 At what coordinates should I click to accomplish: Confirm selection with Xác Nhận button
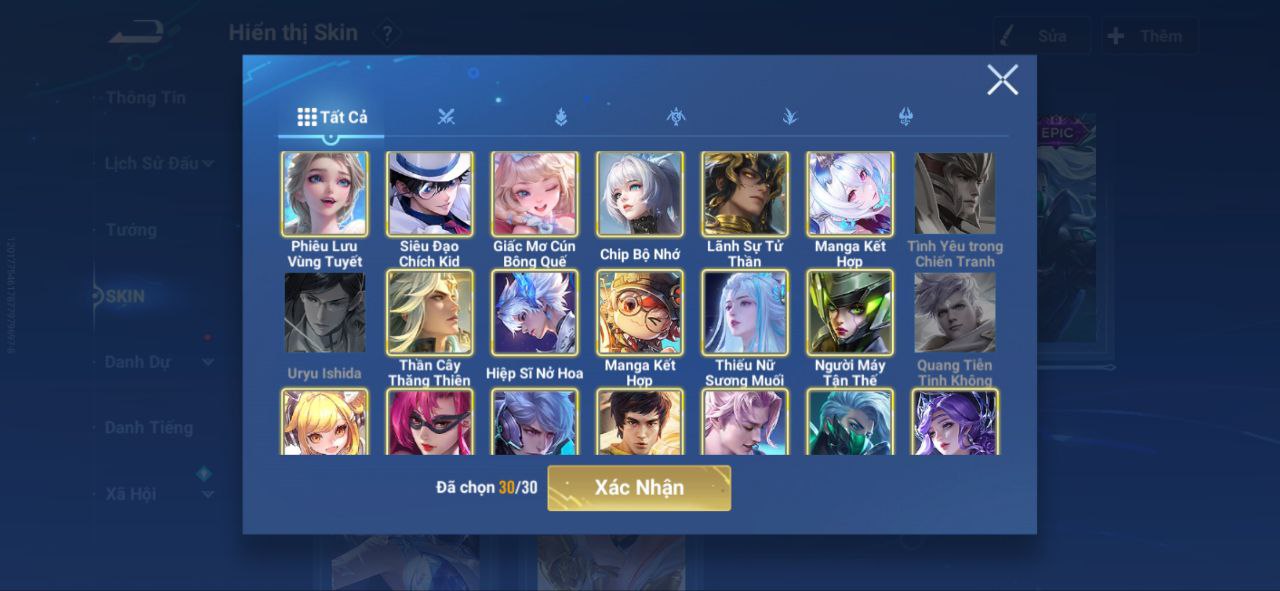pos(639,488)
